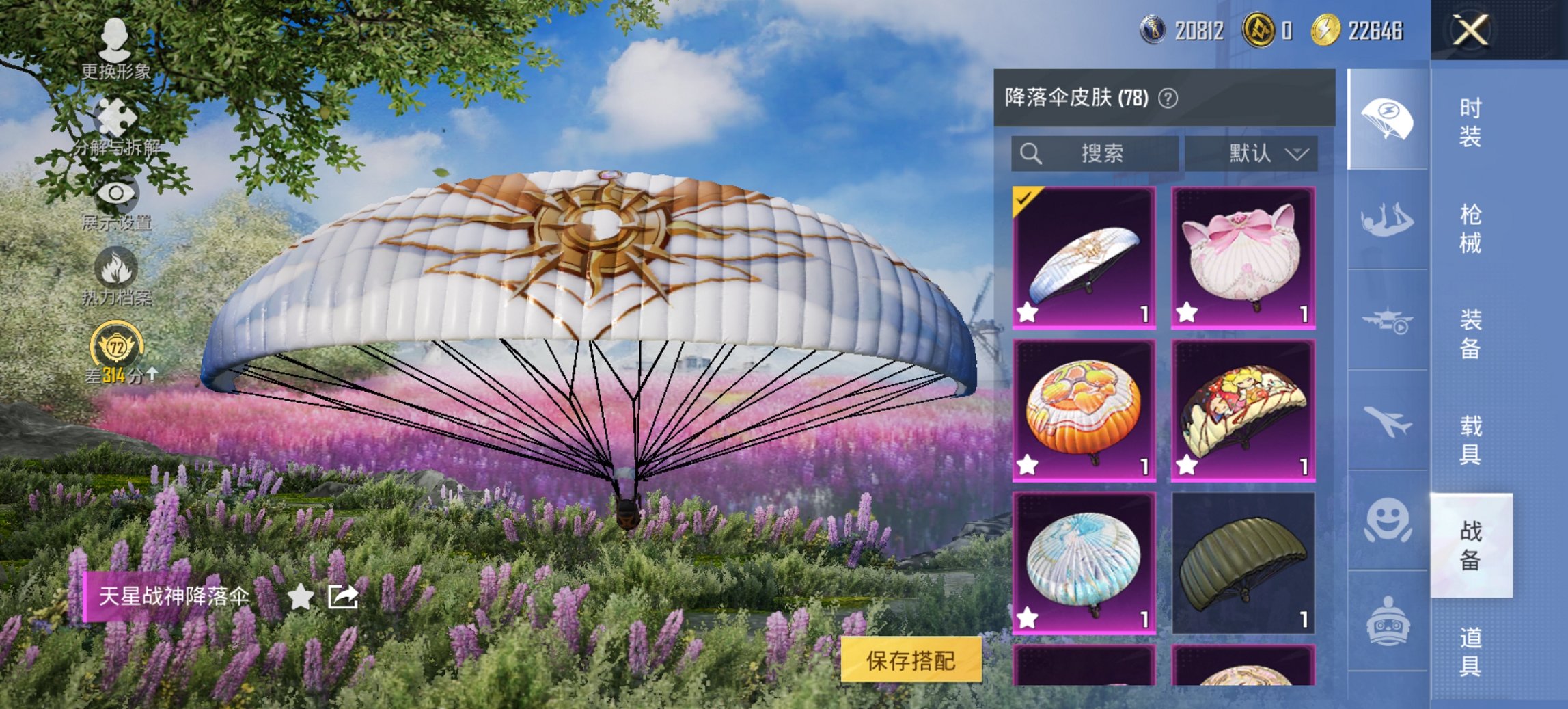The image size is (1568, 709).
Task: Open the 更换形象 avatar change icon
Action: click(115, 38)
